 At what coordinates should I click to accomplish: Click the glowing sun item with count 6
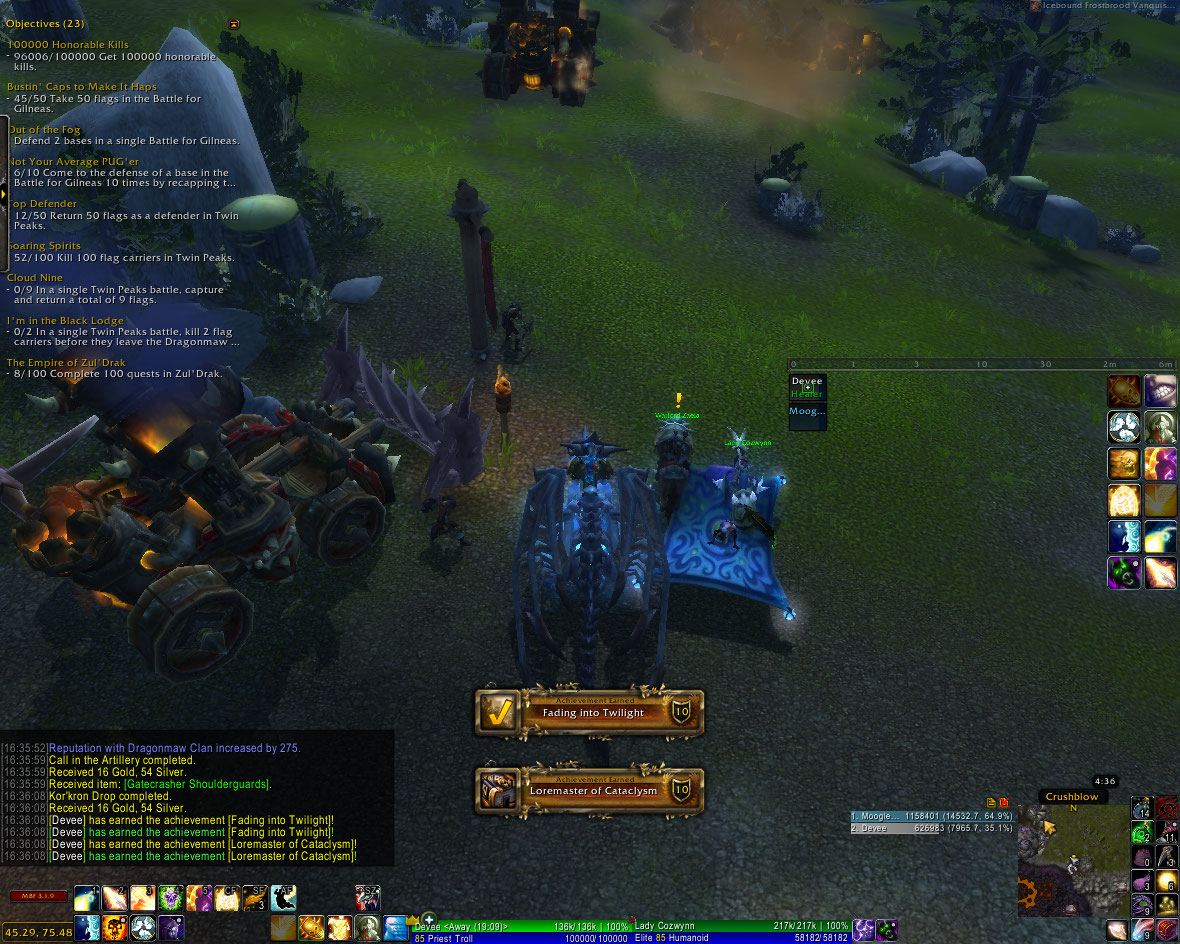[1166, 881]
